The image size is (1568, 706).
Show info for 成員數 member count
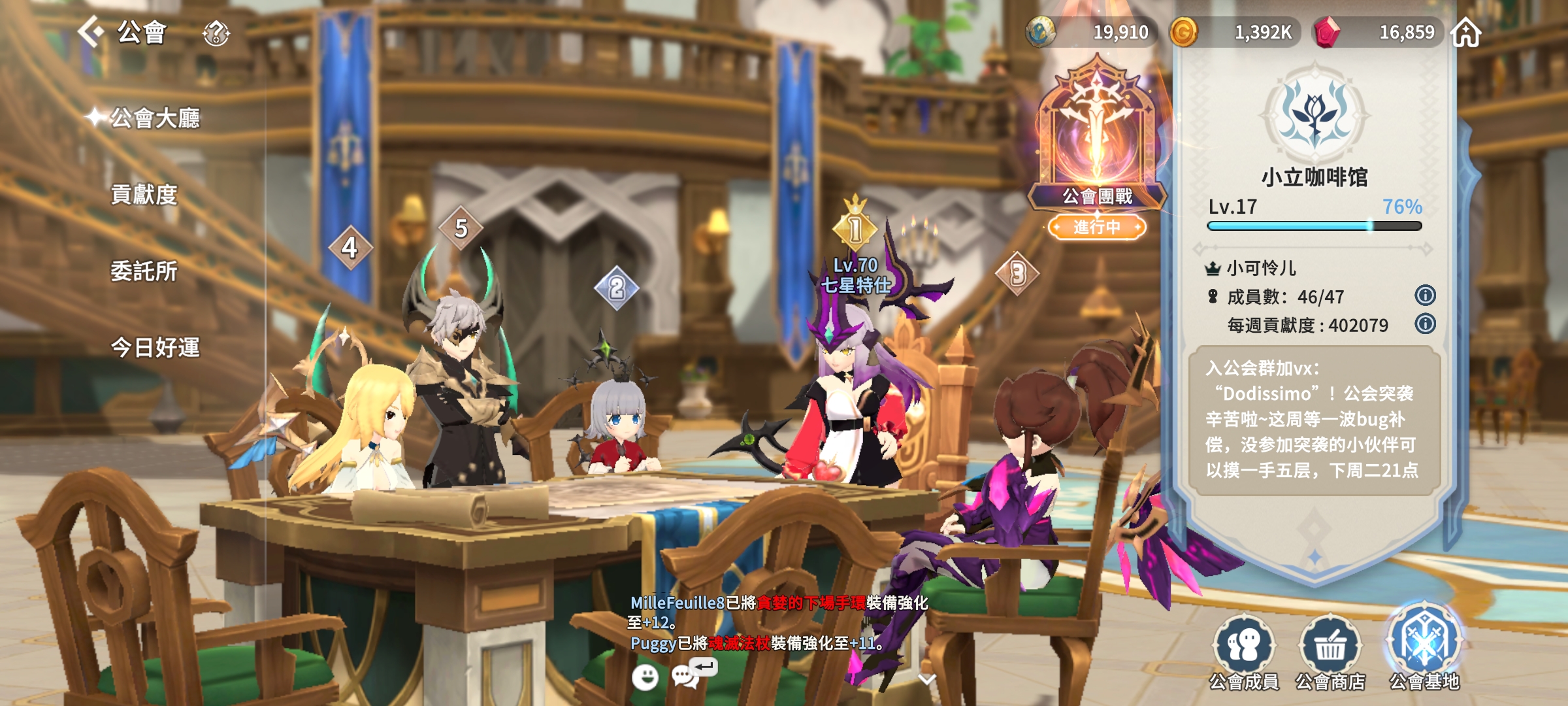pos(1425,295)
